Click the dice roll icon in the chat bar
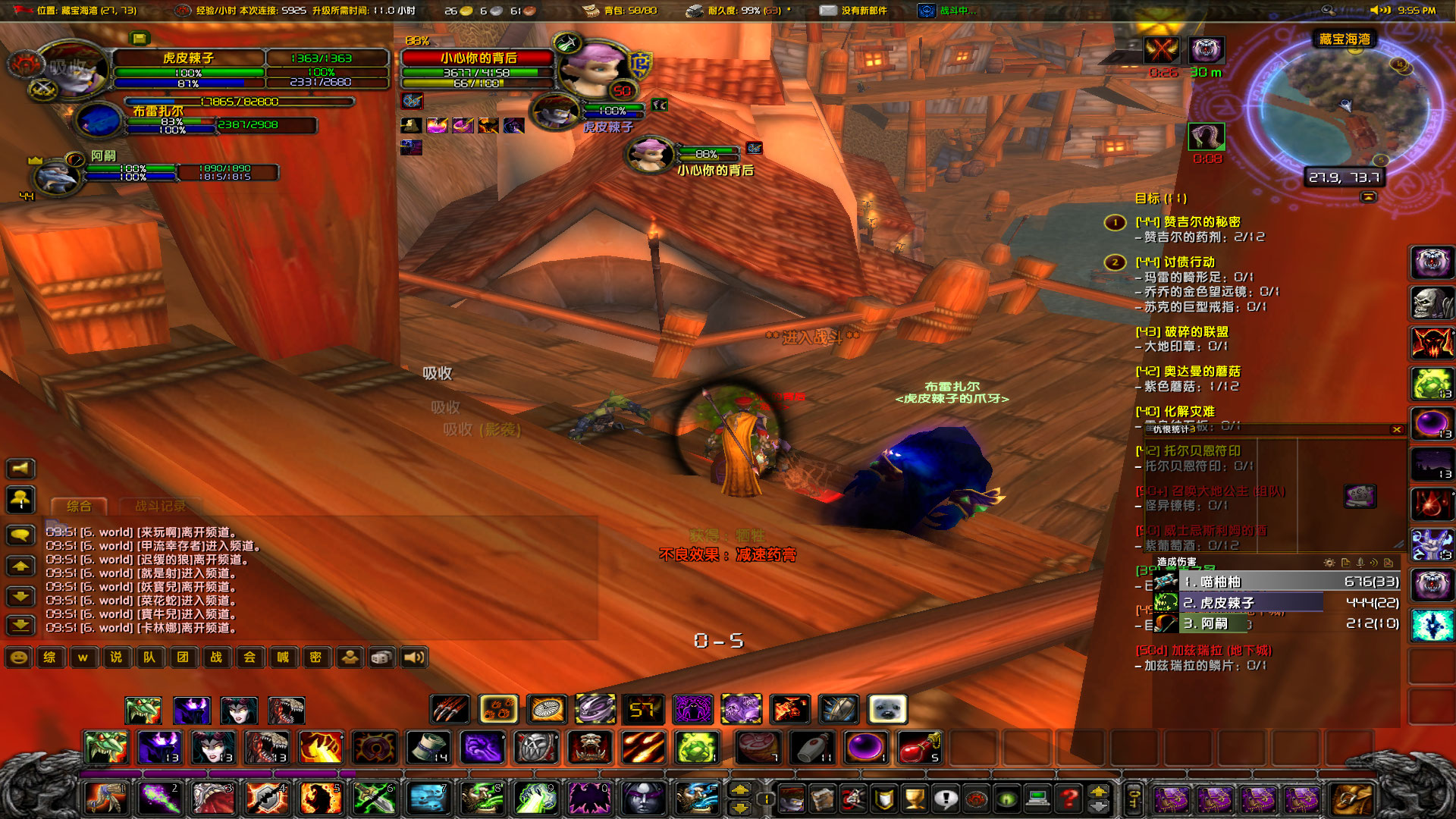Screen dimensions: 1456x819 click(x=383, y=657)
